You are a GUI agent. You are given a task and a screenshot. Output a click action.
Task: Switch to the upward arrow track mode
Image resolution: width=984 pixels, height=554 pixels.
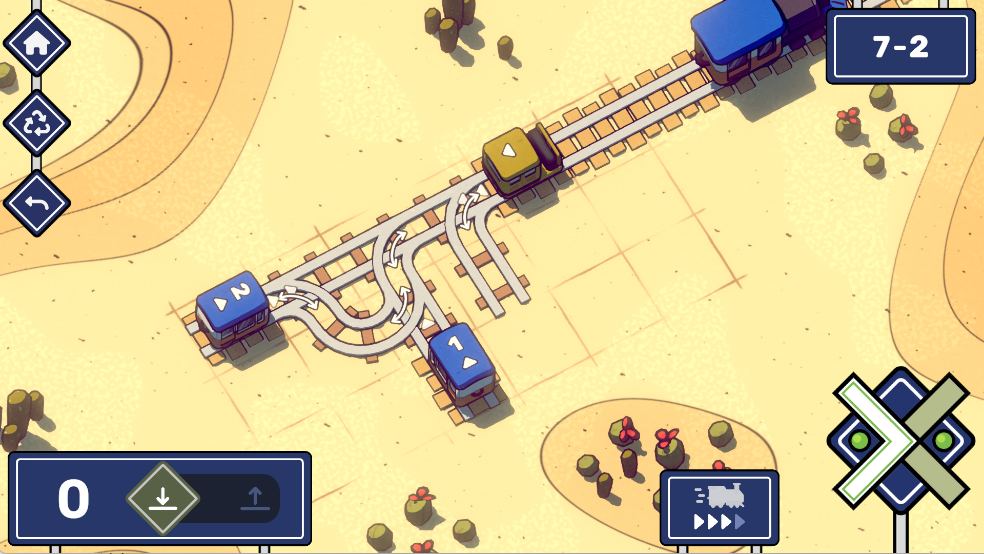click(255, 498)
